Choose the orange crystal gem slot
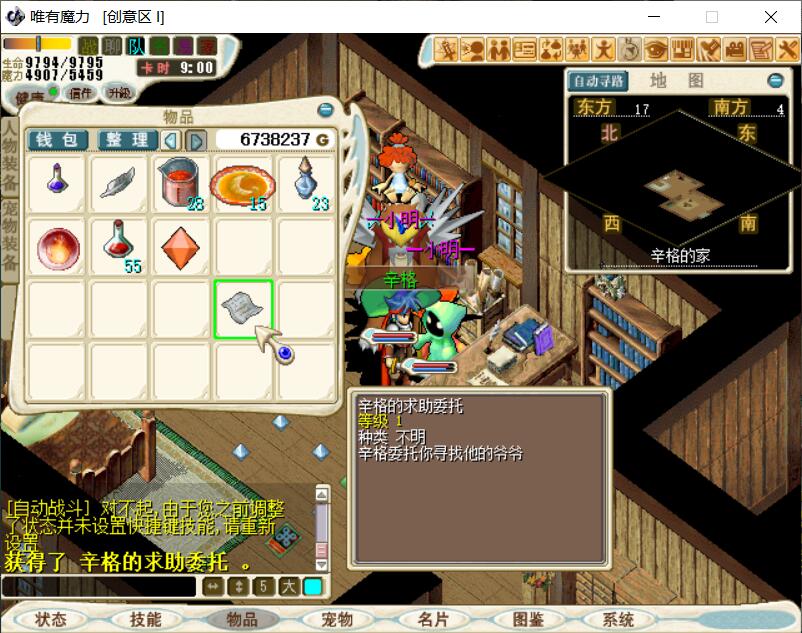The width and height of the screenshot is (802, 633). [181, 245]
